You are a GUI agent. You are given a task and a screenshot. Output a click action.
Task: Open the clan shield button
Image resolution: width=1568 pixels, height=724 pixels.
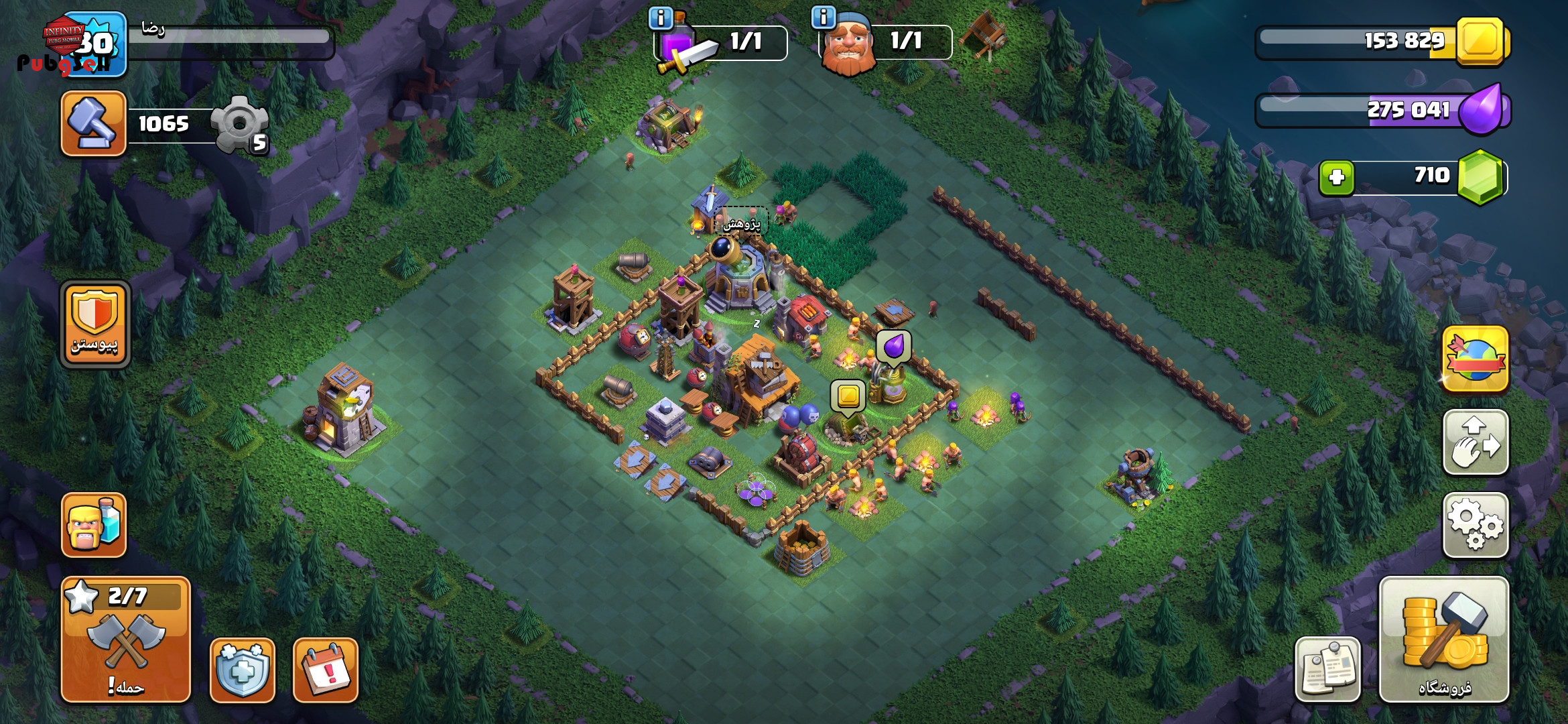(x=94, y=324)
